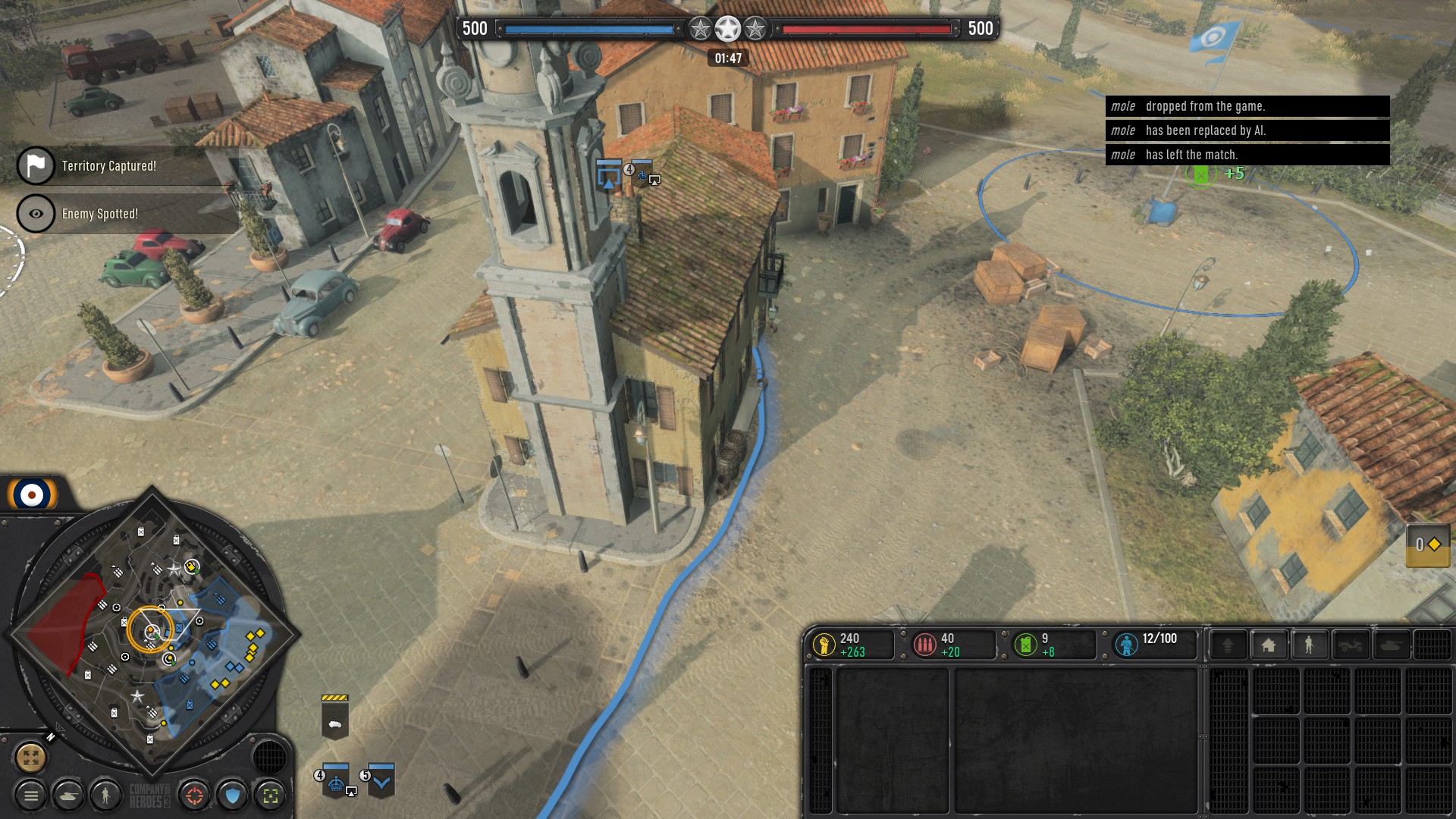Open the British roundel faction badge
Viewport: 1456px width, 819px height.
click(x=32, y=496)
